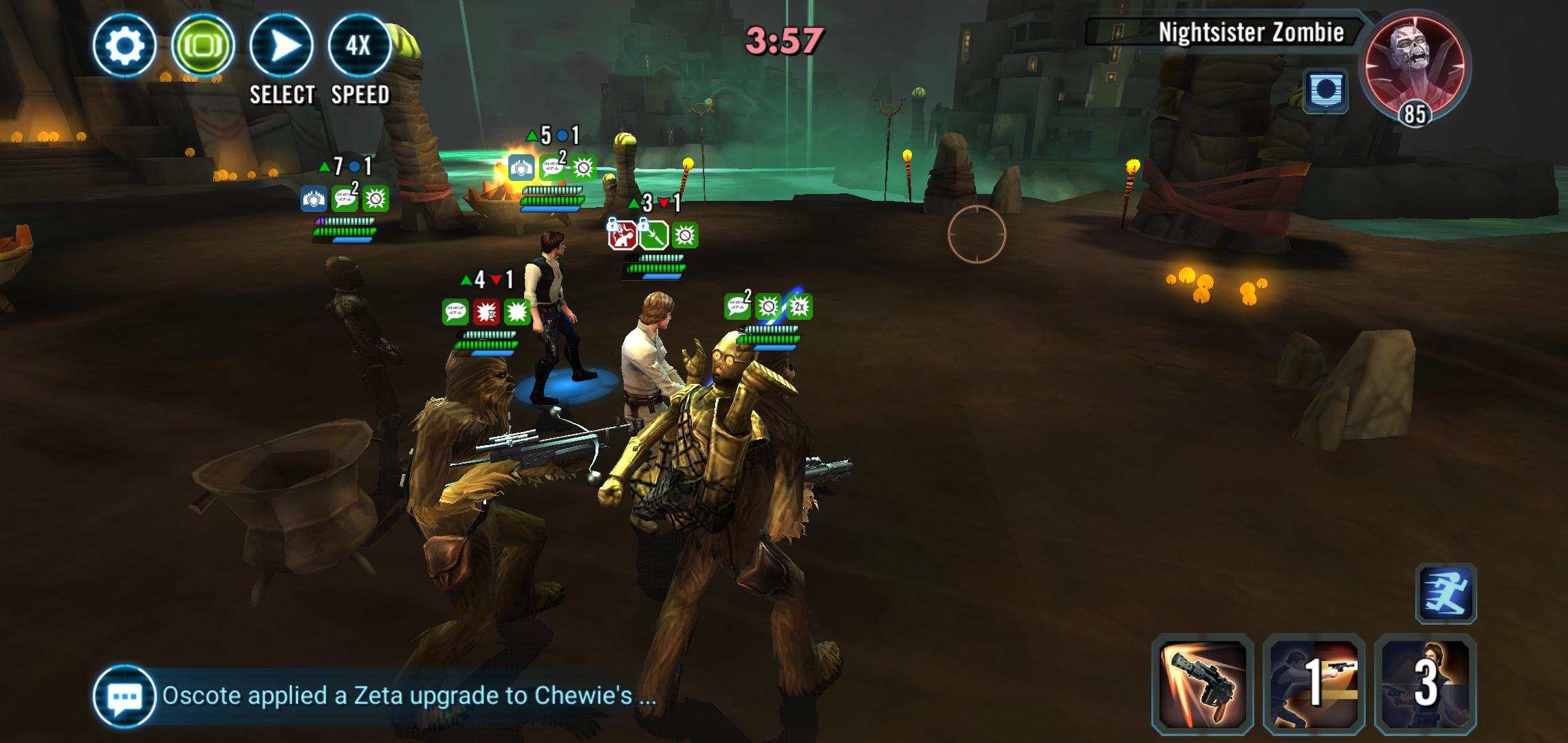Choose Han's ability with 1 turn cooldown
The image size is (1568, 743).
(1314, 682)
